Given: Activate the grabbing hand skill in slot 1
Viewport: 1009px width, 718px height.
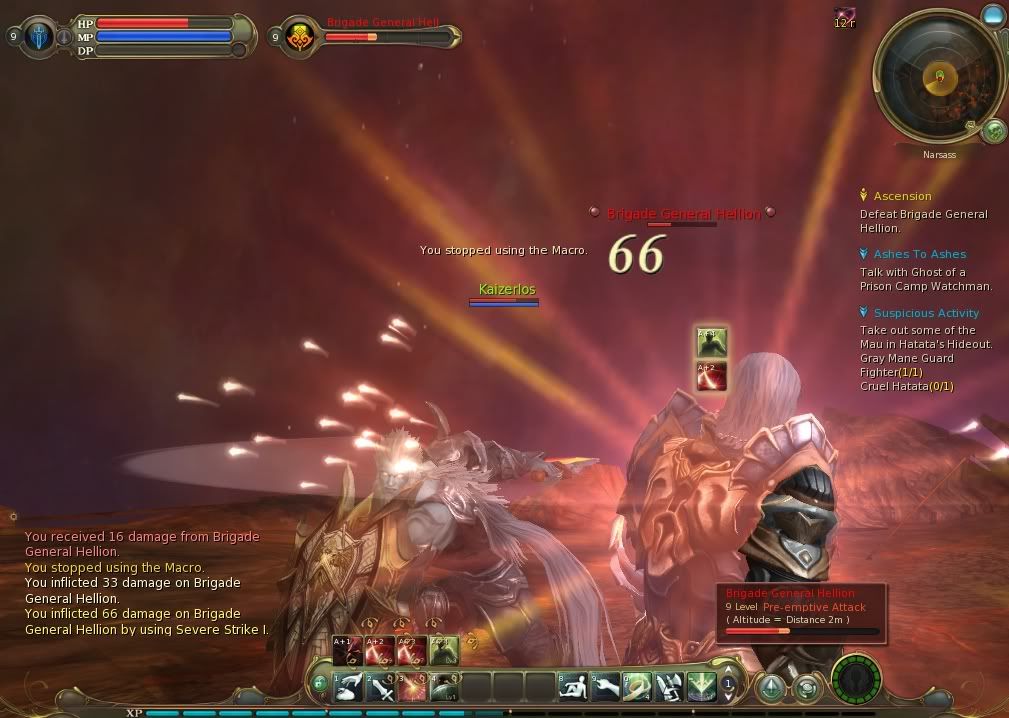Looking at the screenshot, I should point(348,687).
